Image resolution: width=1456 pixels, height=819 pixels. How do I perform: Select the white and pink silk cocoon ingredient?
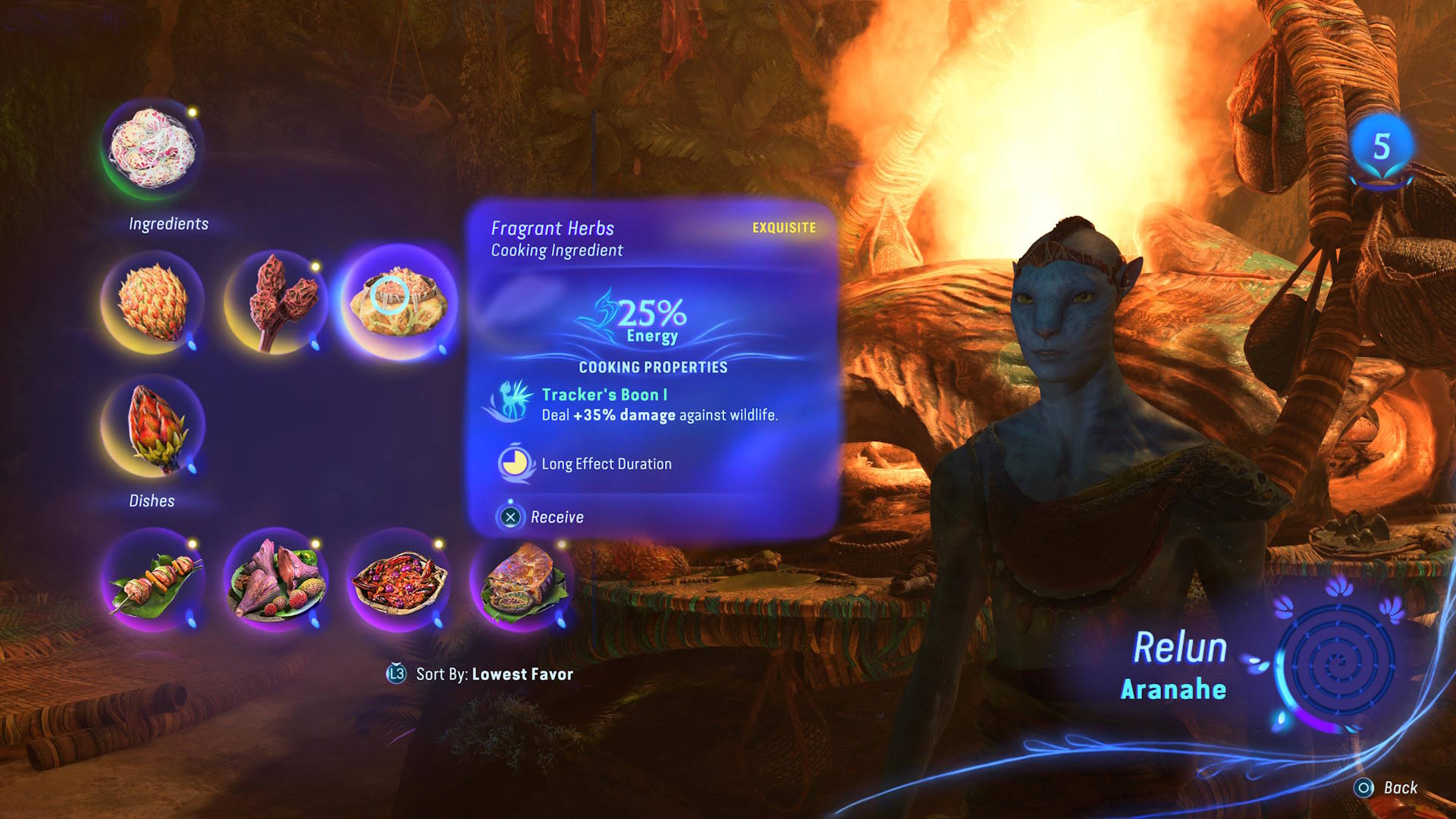pyautogui.click(x=152, y=148)
